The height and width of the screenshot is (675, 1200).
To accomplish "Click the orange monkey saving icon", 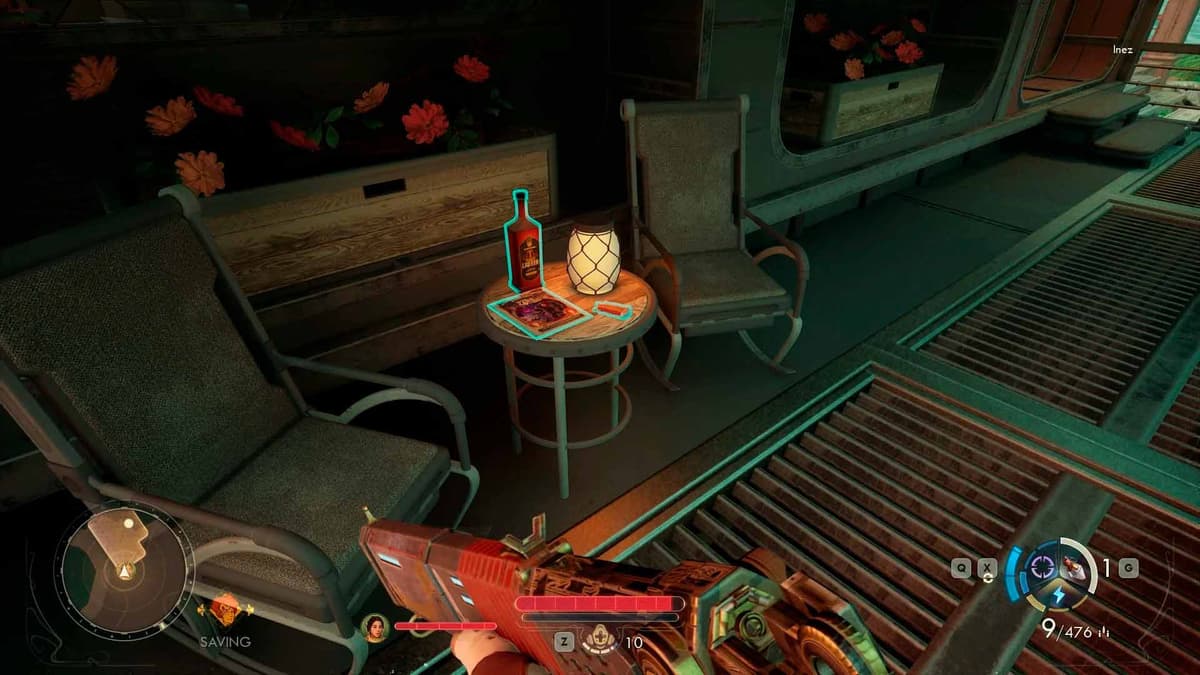I will click(x=223, y=610).
